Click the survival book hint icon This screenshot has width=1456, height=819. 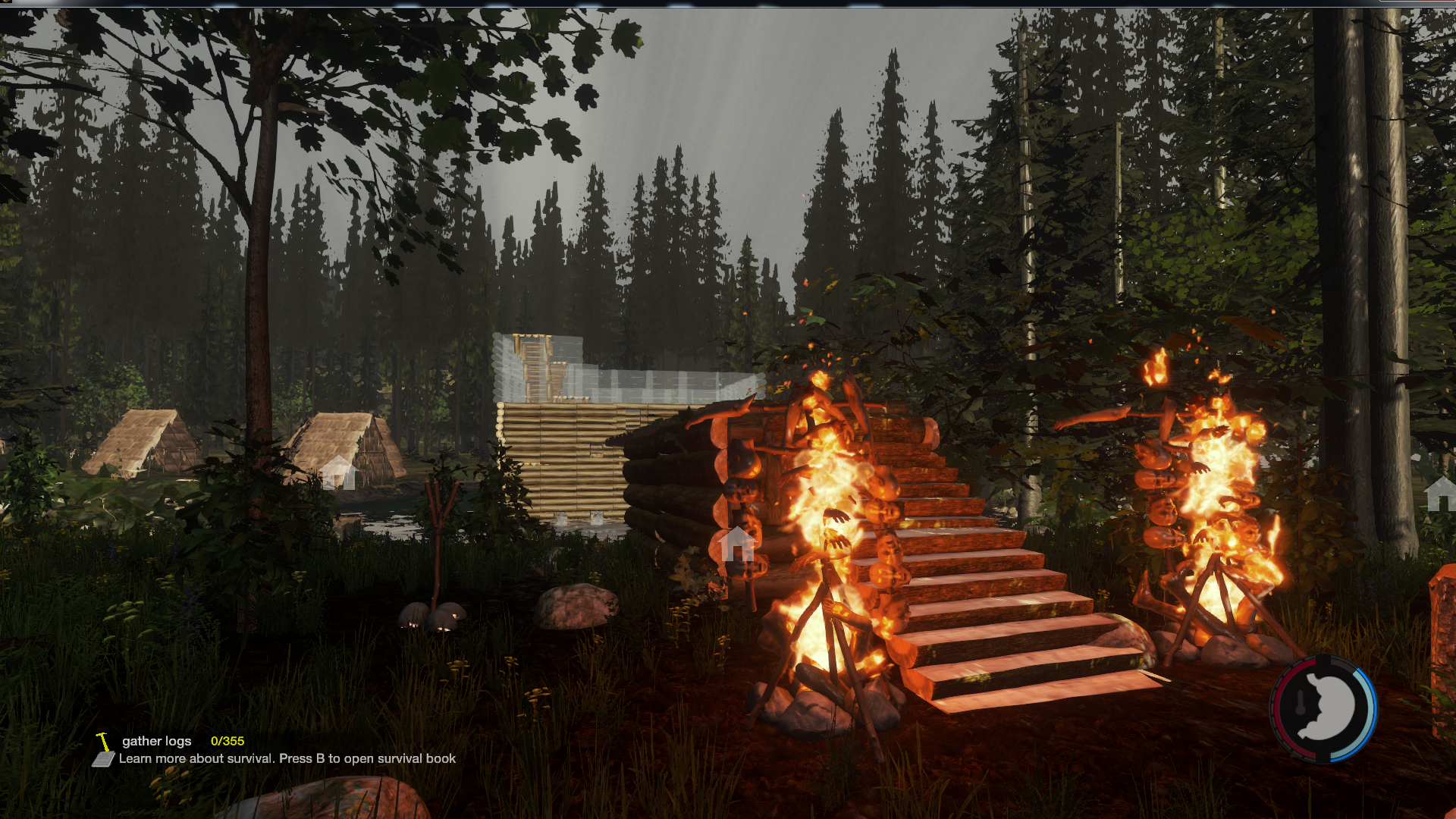tap(103, 759)
